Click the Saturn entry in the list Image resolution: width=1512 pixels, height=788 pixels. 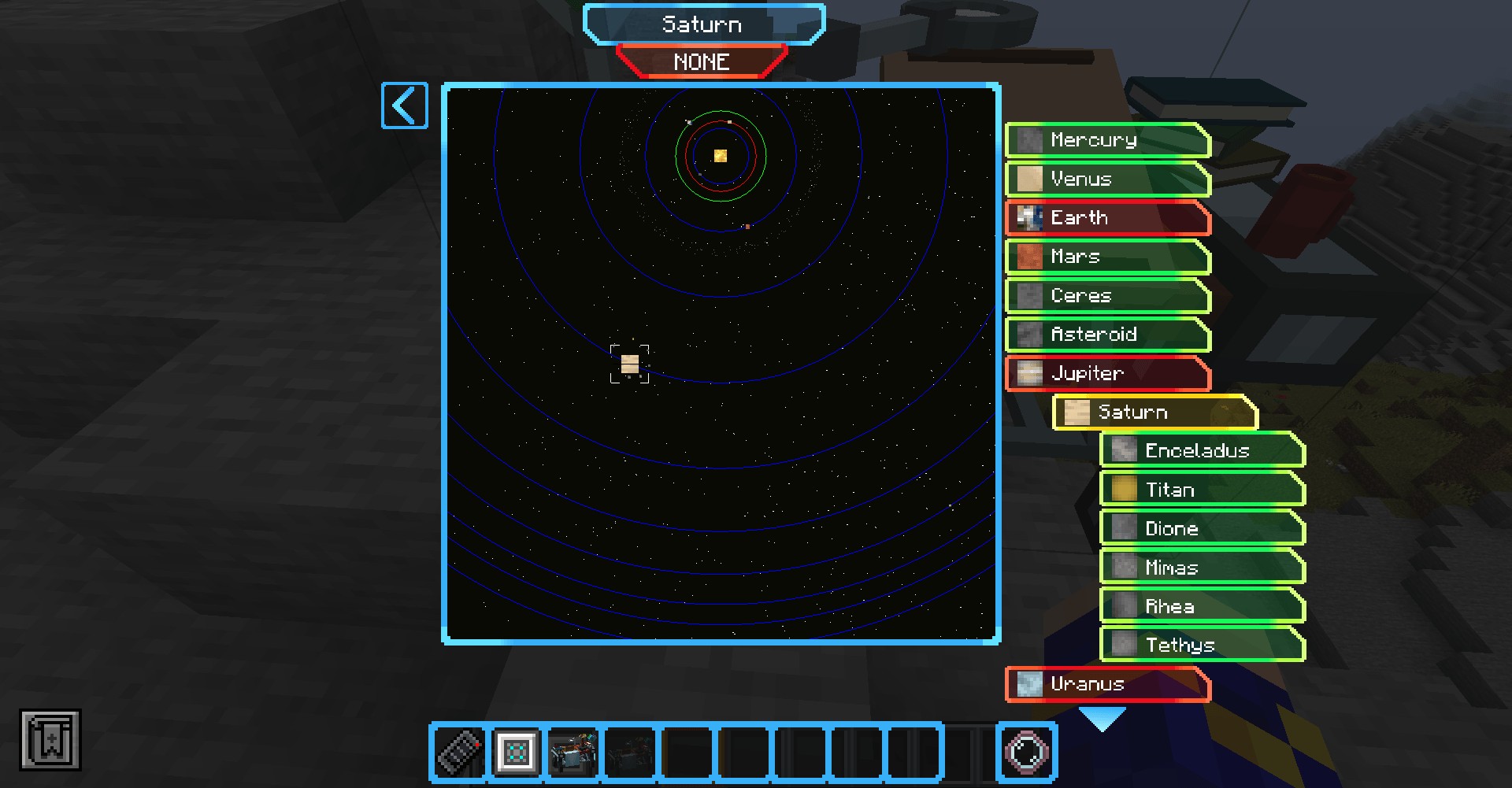pyautogui.click(x=1154, y=412)
